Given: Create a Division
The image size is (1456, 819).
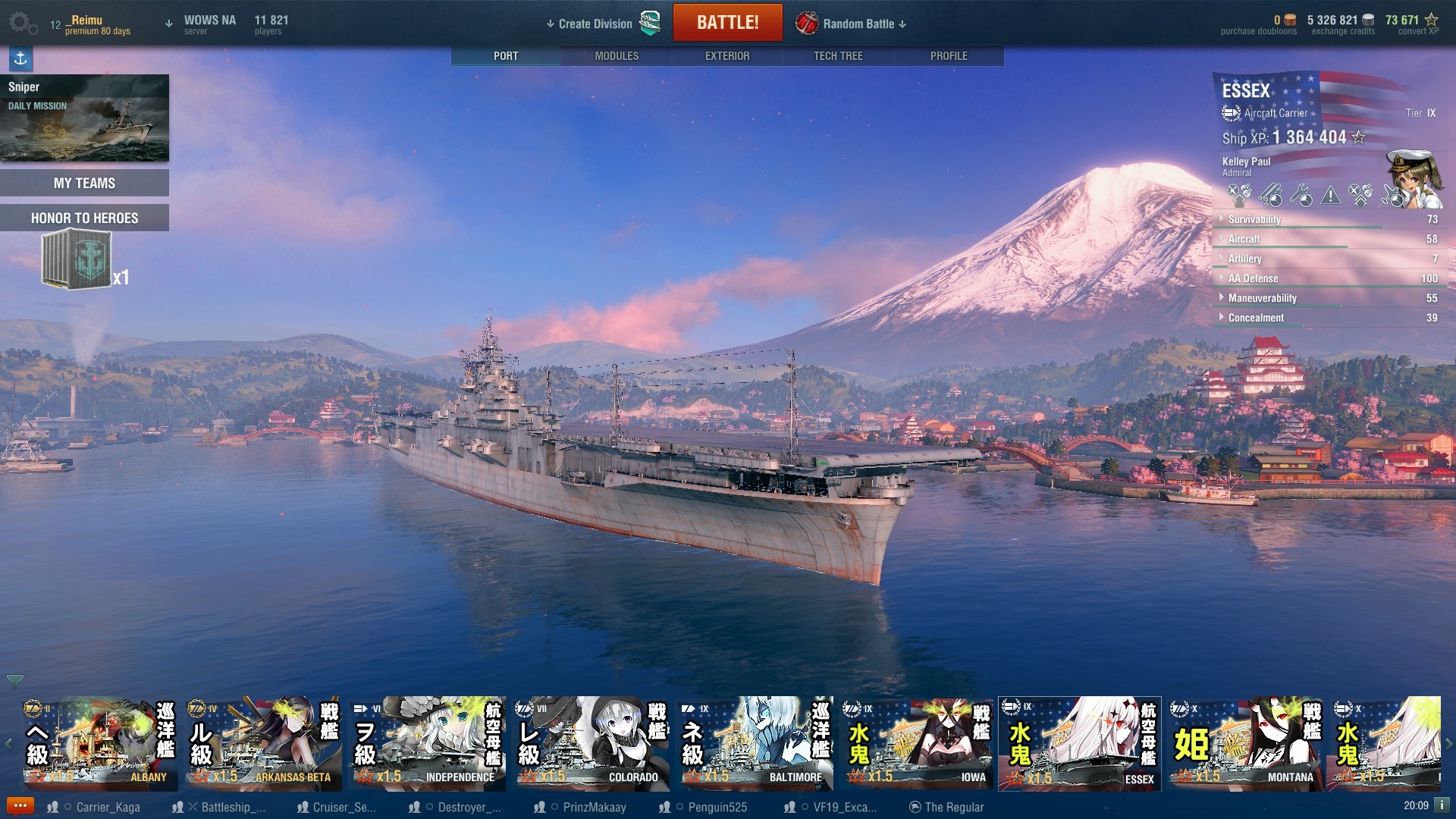Looking at the screenshot, I should coord(595,24).
